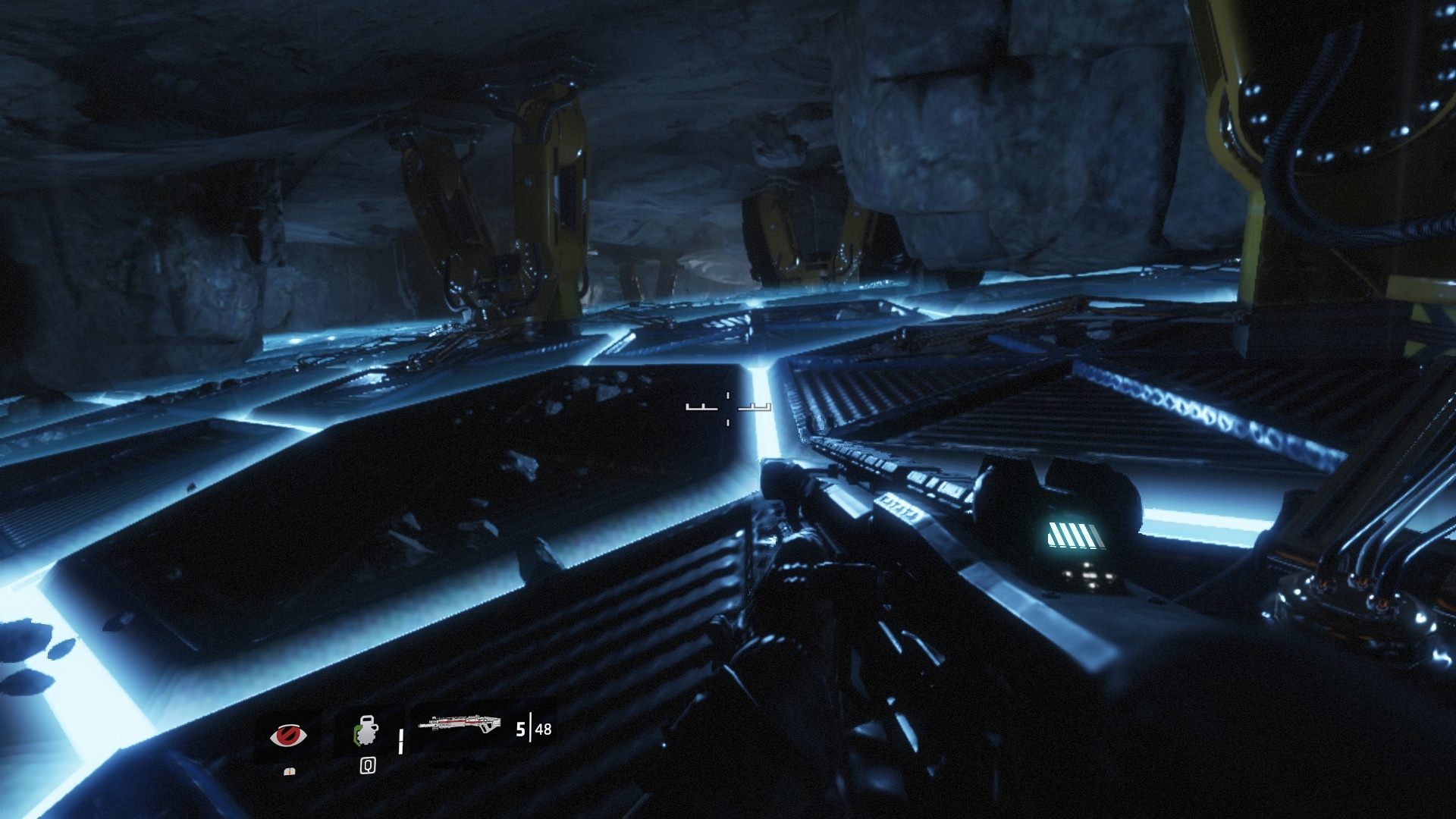Click the red crossed-eye stealth indicator
Image resolution: width=1456 pixels, height=819 pixels.
tap(288, 736)
